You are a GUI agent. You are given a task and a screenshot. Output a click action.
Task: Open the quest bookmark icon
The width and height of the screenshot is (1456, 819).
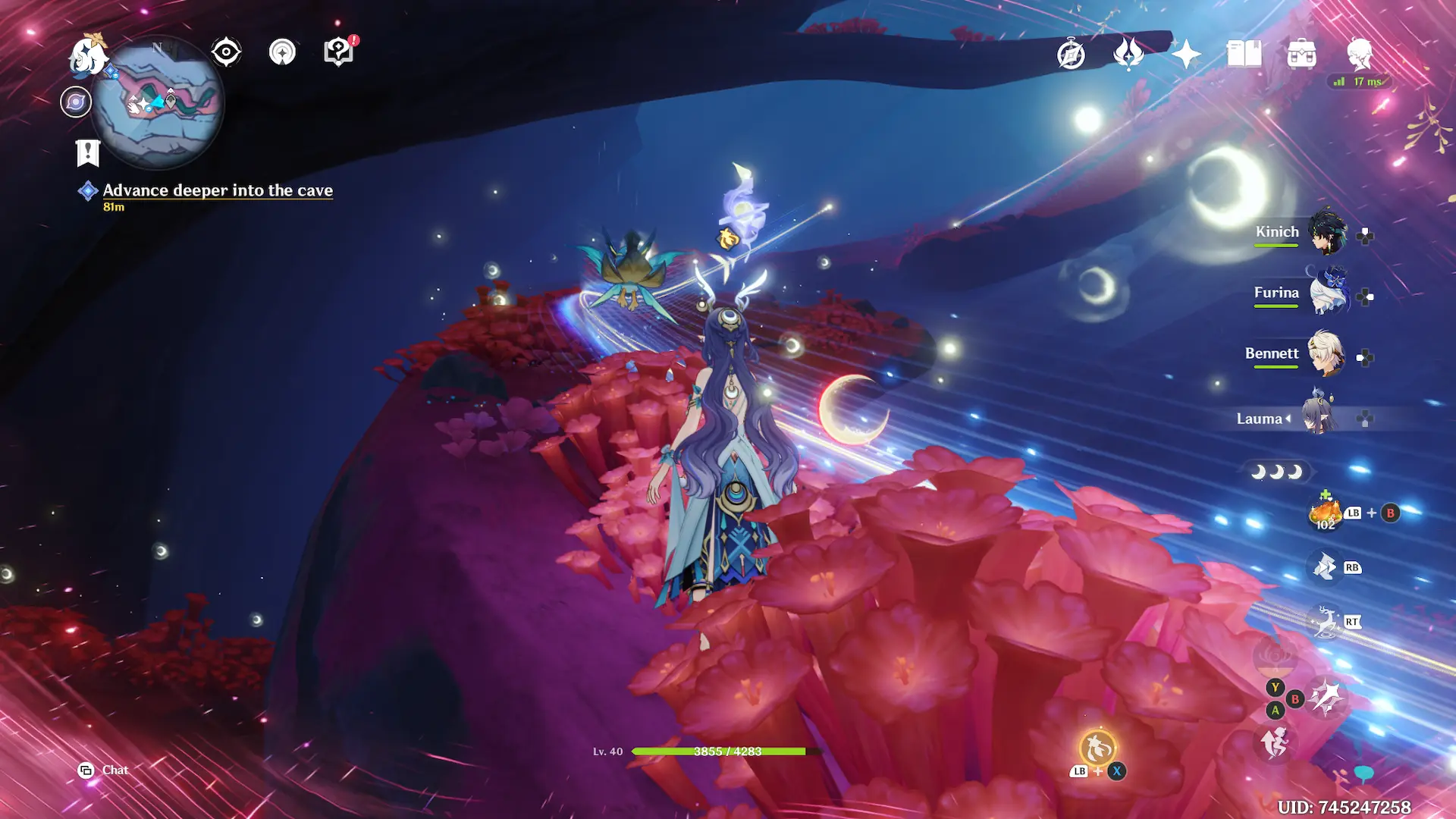[88, 153]
